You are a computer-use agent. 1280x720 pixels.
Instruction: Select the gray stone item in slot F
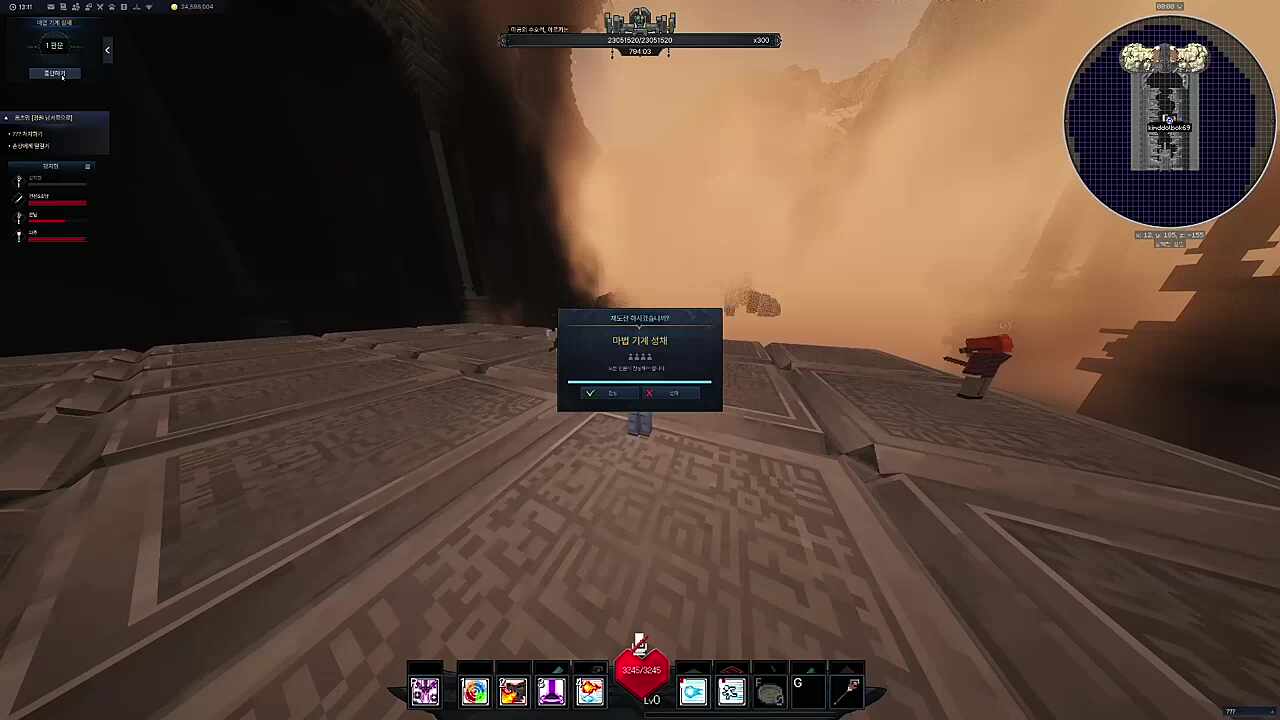(x=769, y=691)
